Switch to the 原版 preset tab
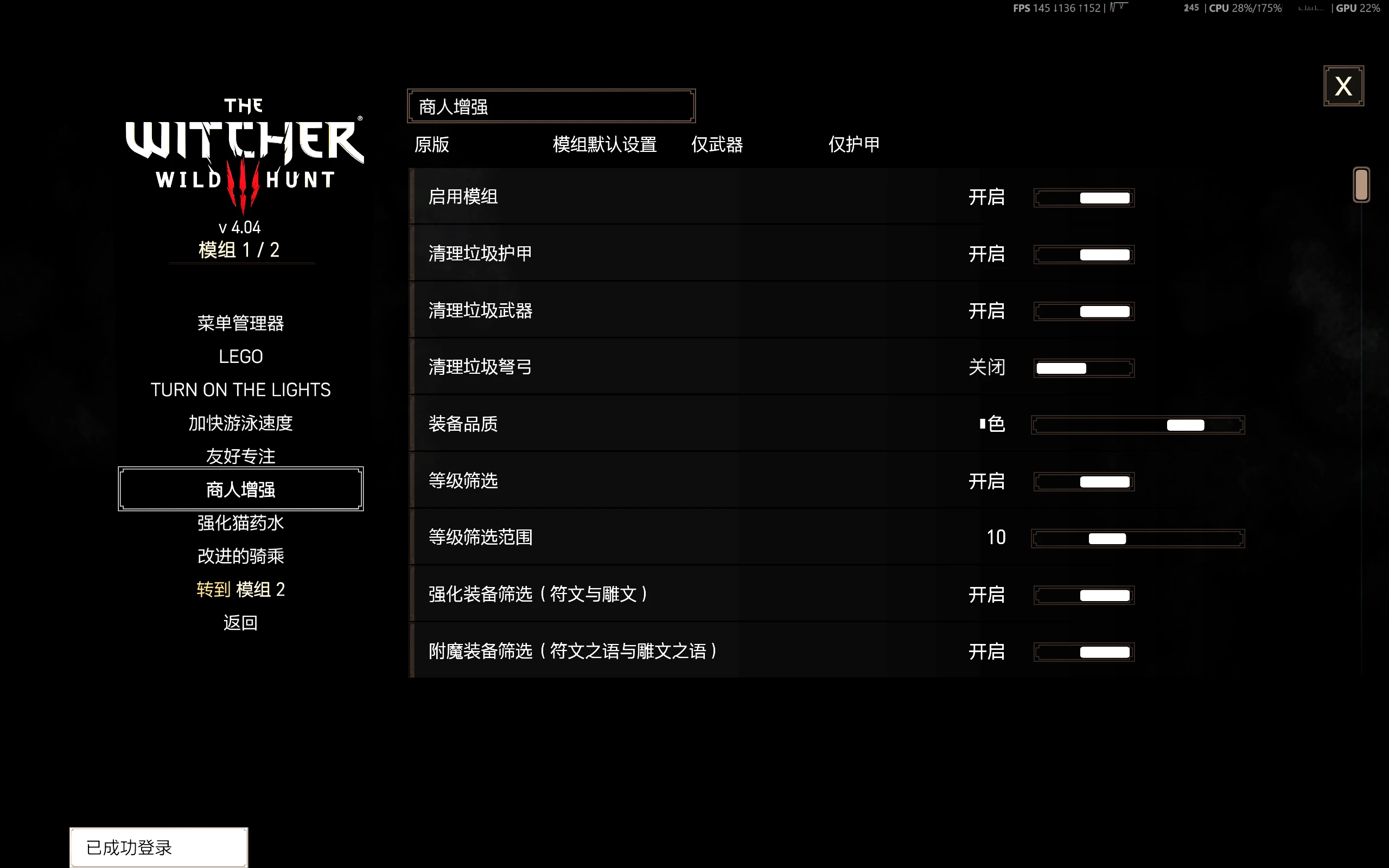The width and height of the screenshot is (1389, 868). click(x=432, y=145)
